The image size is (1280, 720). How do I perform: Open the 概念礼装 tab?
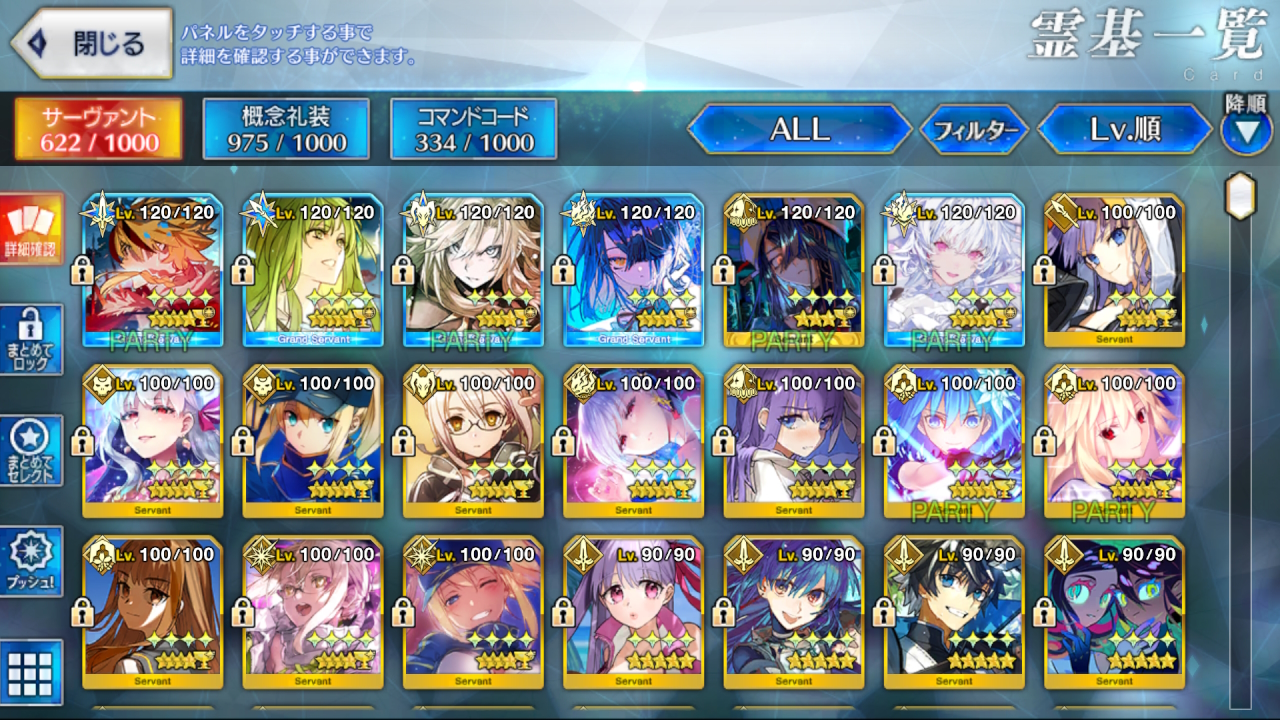click(x=286, y=129)
